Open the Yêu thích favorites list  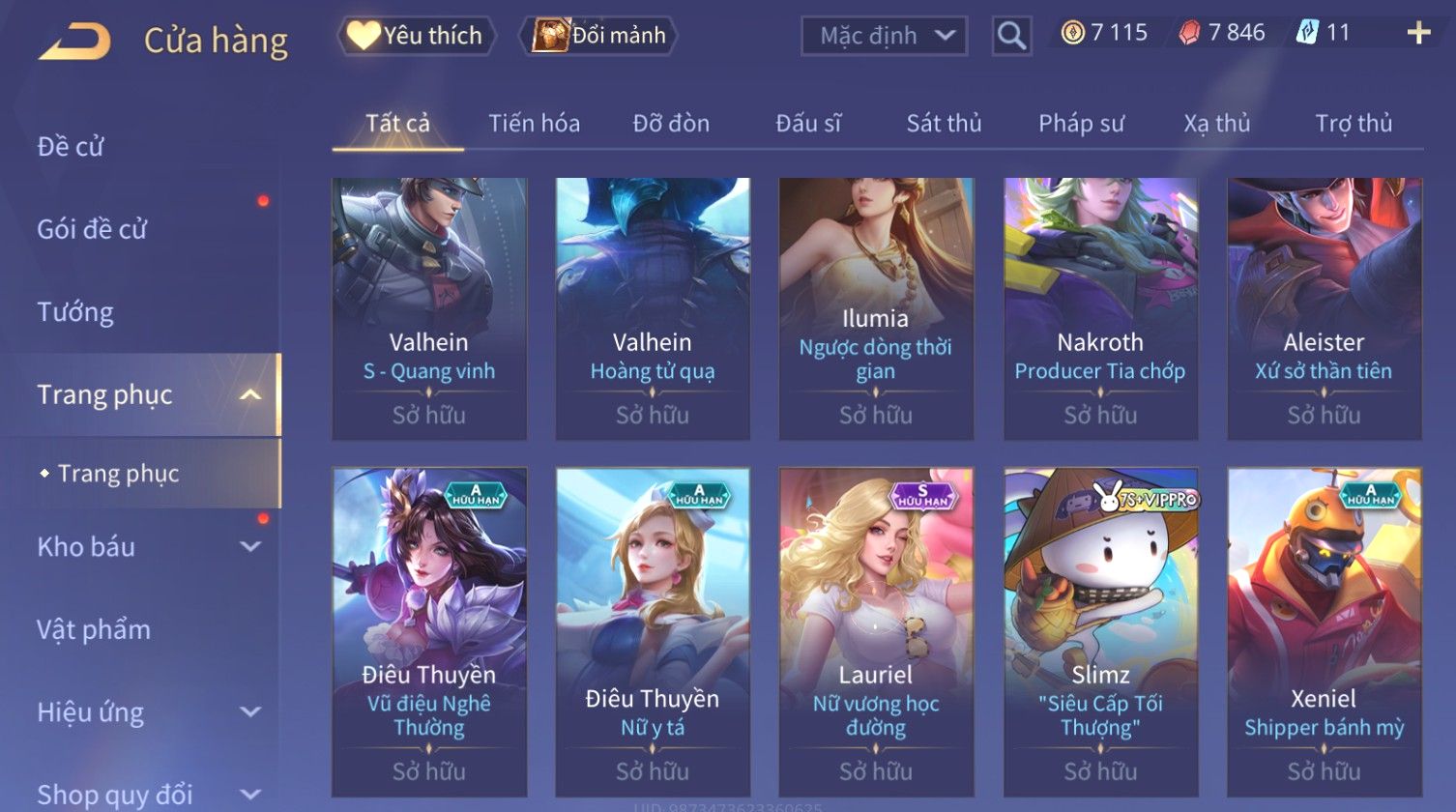tap(416, 36)
